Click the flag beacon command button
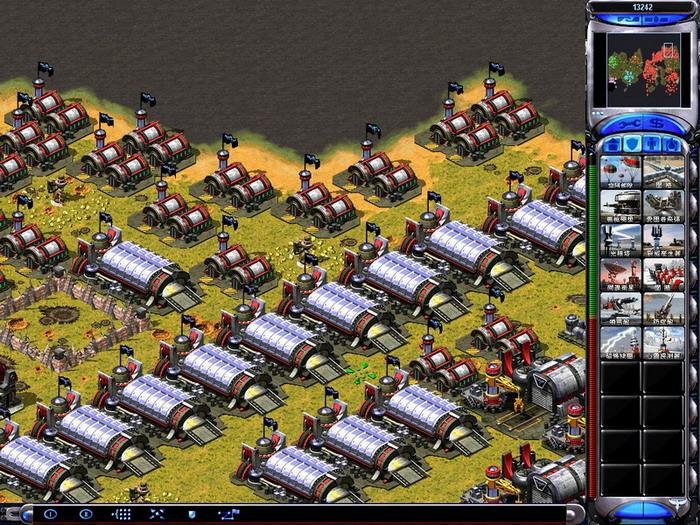This screenshot has width=700, height=525. pyautogui.click(x=228, y=514)
